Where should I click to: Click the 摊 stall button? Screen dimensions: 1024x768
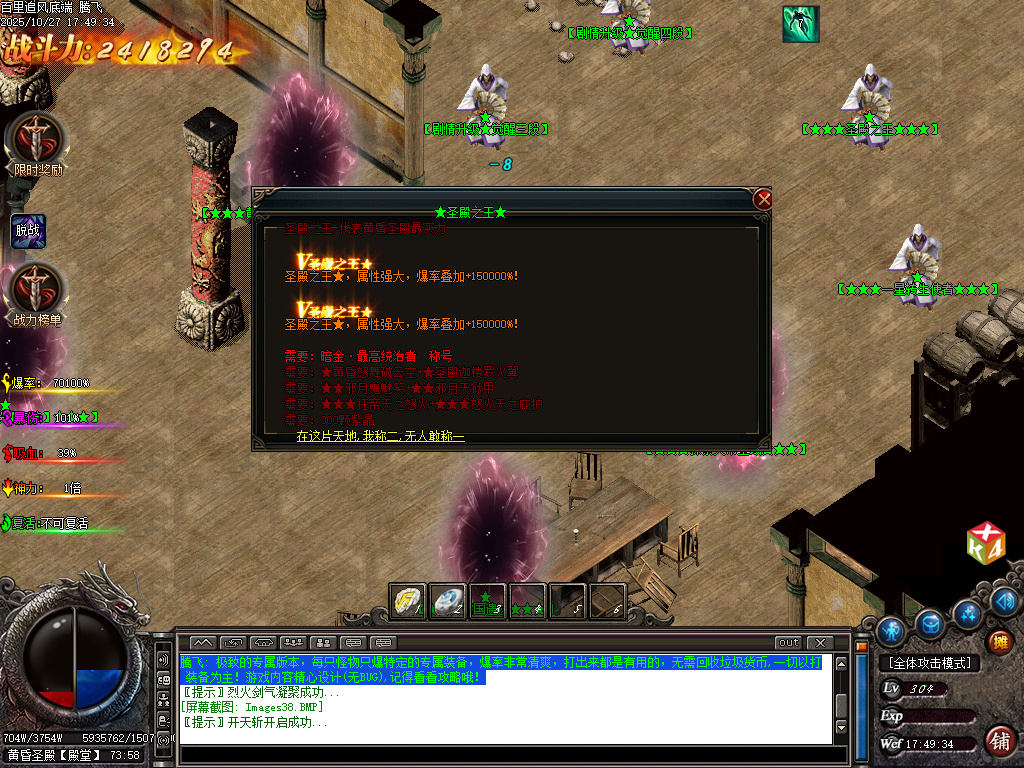pyautogui.click(x=999, y=641)
